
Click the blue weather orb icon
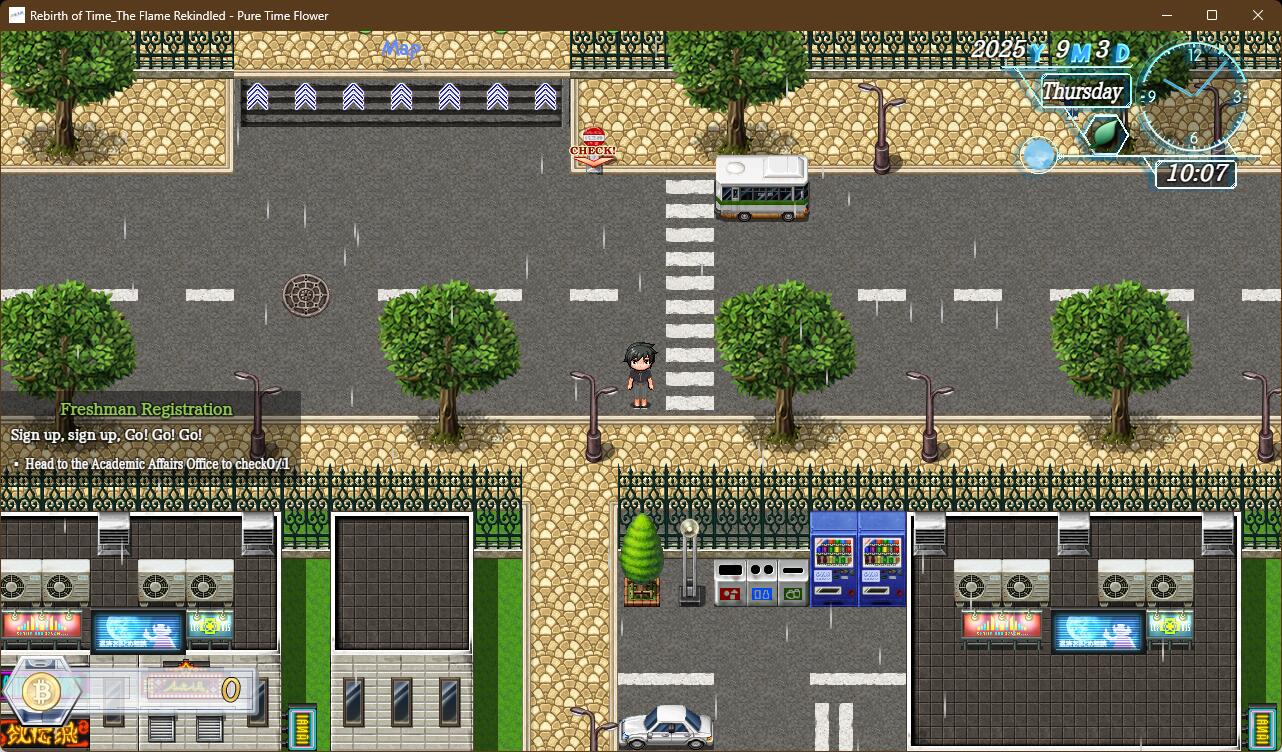tap(1038, 155)
